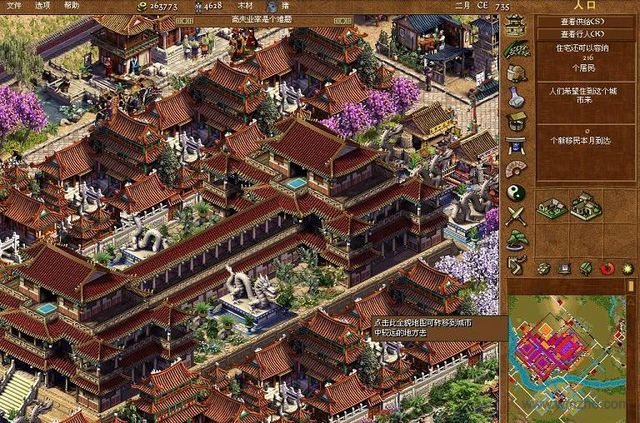The image size is (640, 423).
Task: Open the wooden chest commerce category
Action: point(516,122)
